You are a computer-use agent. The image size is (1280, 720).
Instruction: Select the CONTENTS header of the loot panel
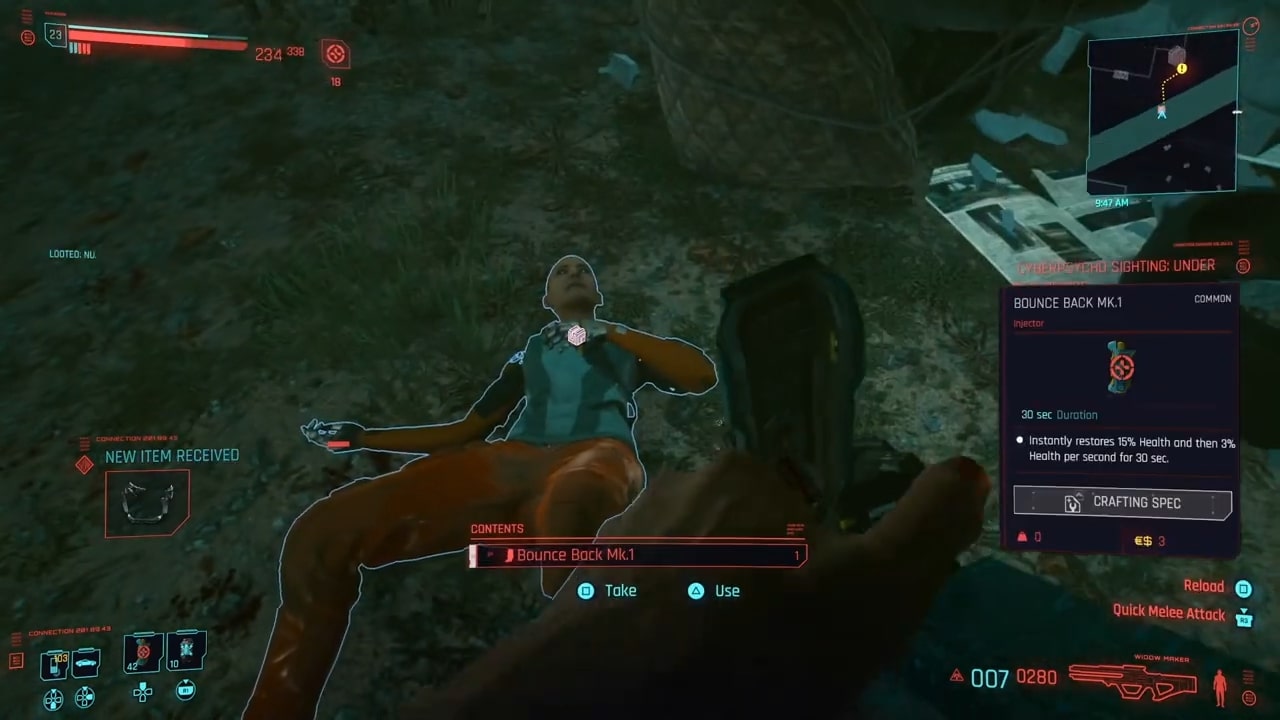(497, 528)
